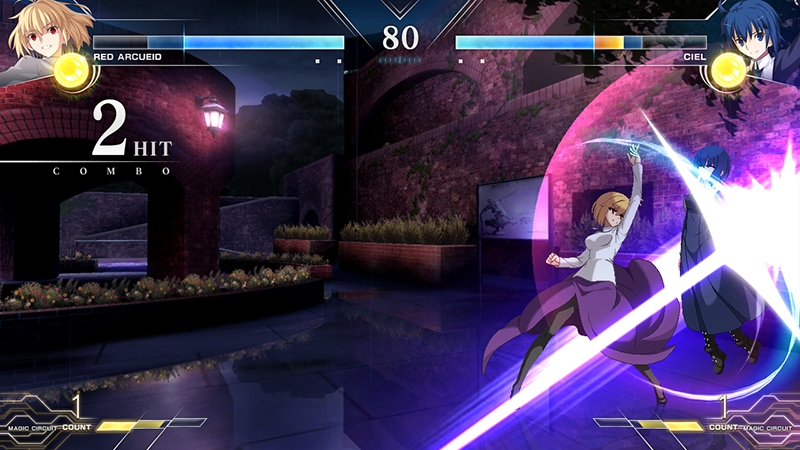Viewport: 800px width, 450px height.
Task: Select the glowing moon icon beside Red Arcueid
Action: [72, 70]
